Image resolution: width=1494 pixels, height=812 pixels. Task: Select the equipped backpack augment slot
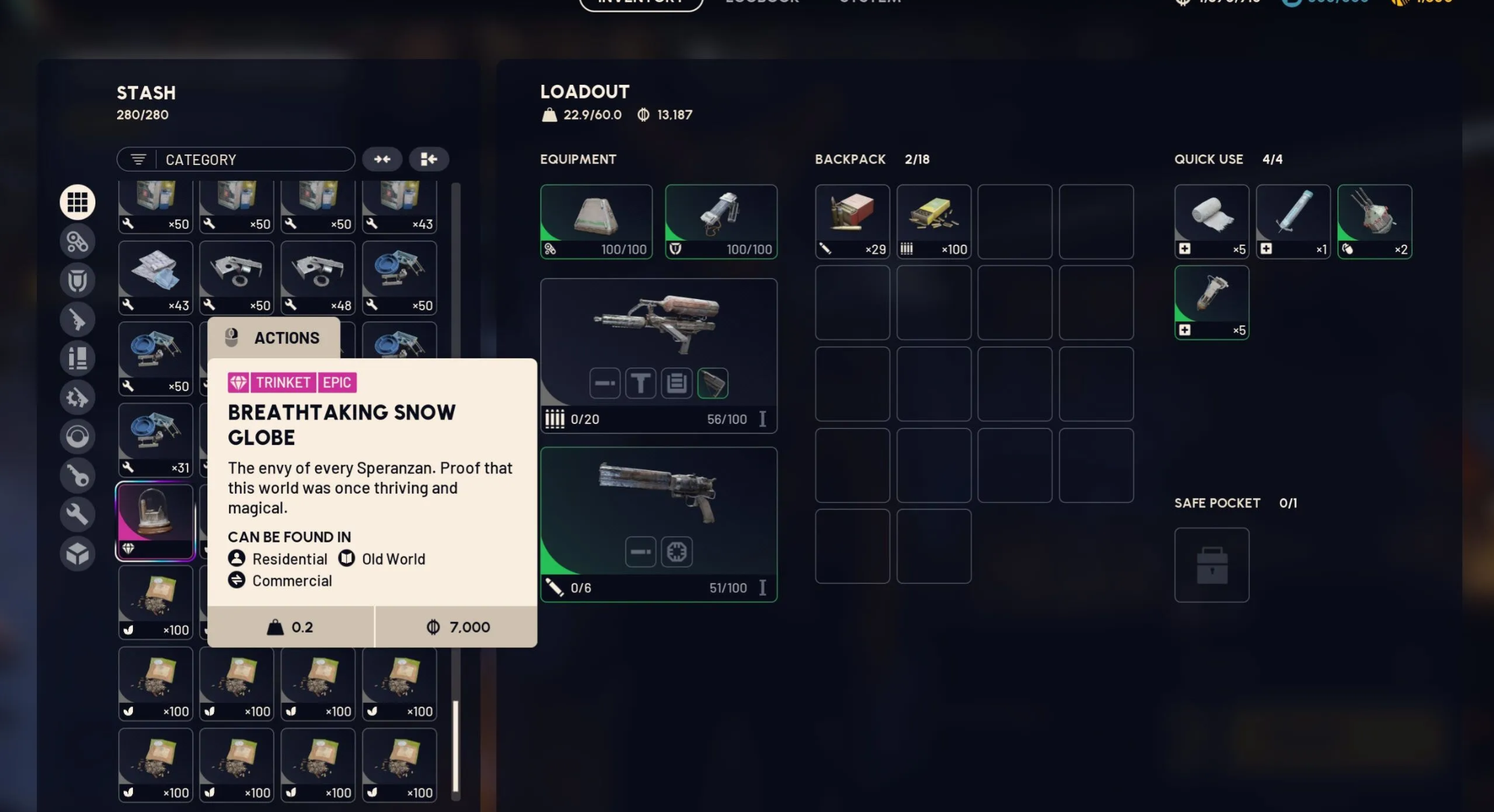coord(596,222)
